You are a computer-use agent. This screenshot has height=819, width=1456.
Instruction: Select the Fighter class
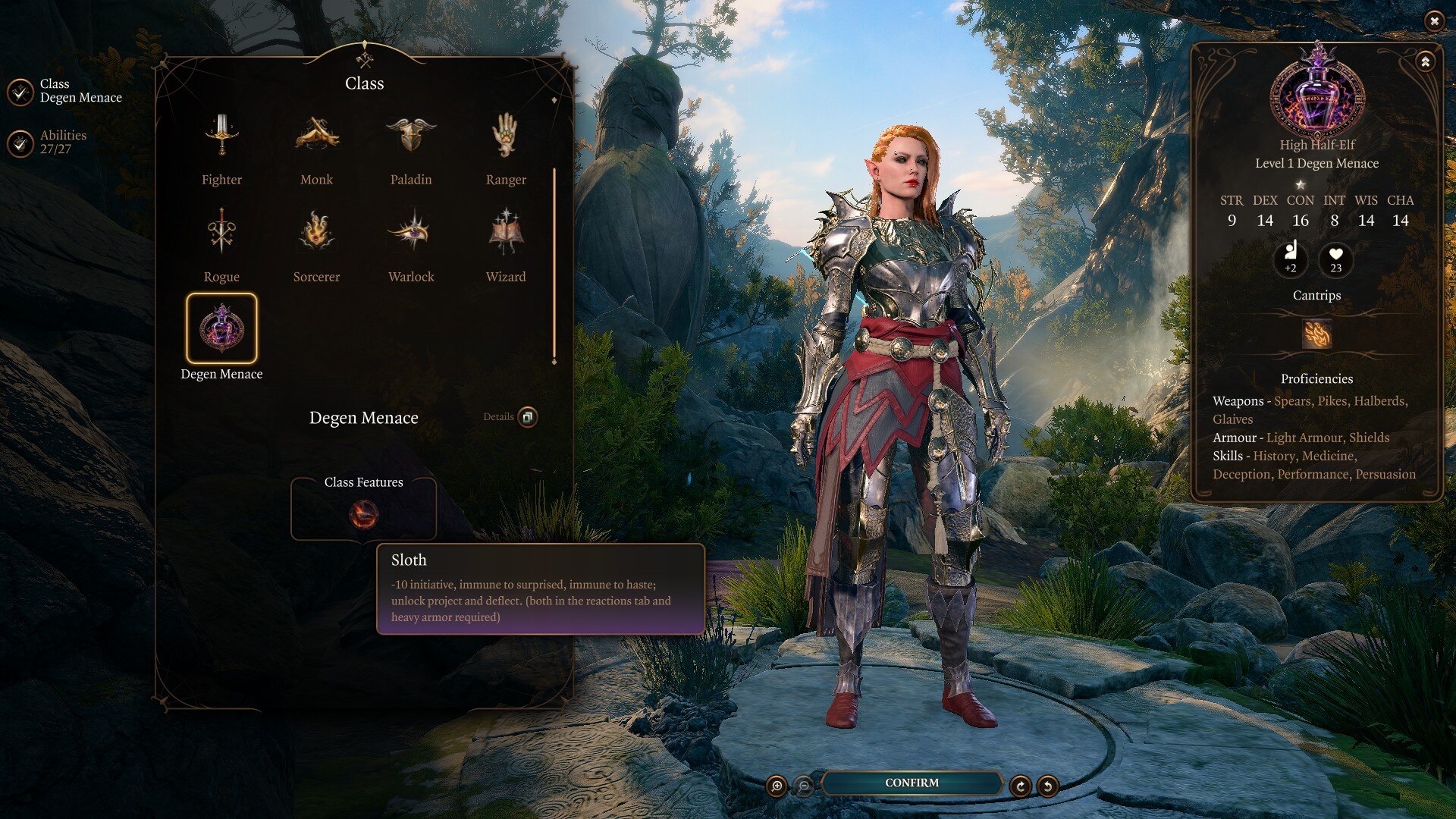click(x=221, y=136)
